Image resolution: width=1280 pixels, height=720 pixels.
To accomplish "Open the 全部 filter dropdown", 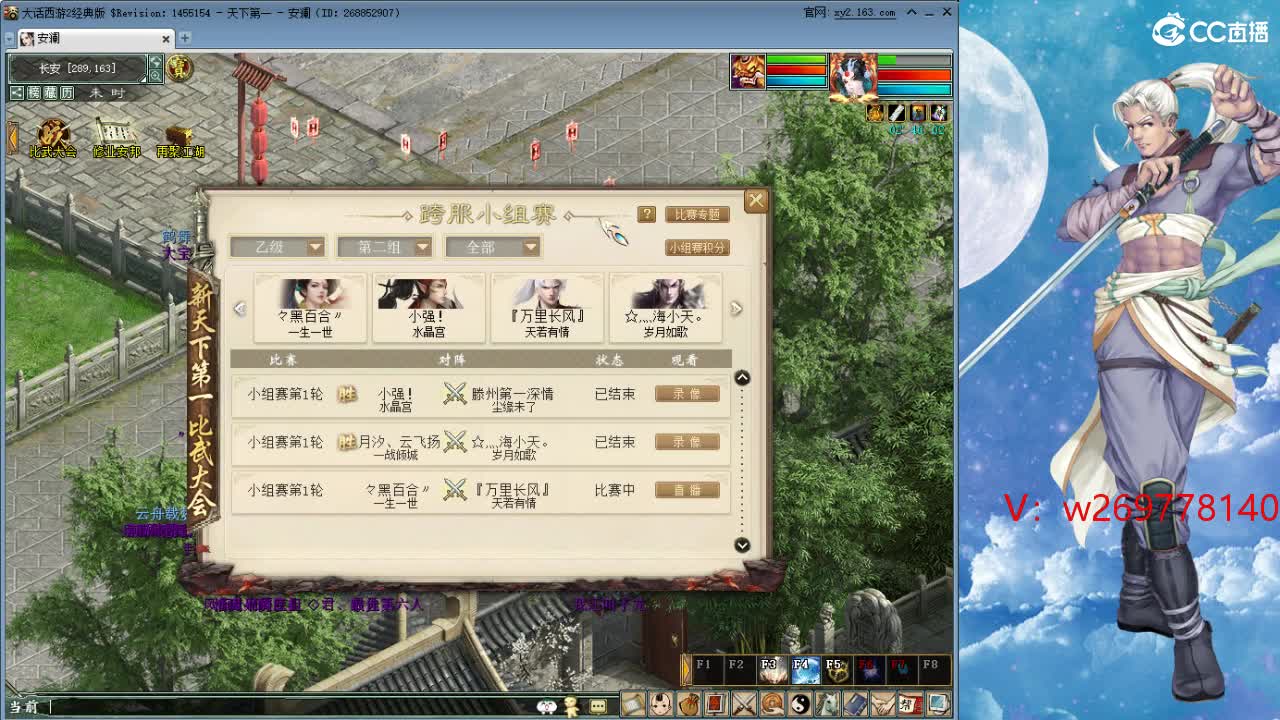I will tap(492, 247).
